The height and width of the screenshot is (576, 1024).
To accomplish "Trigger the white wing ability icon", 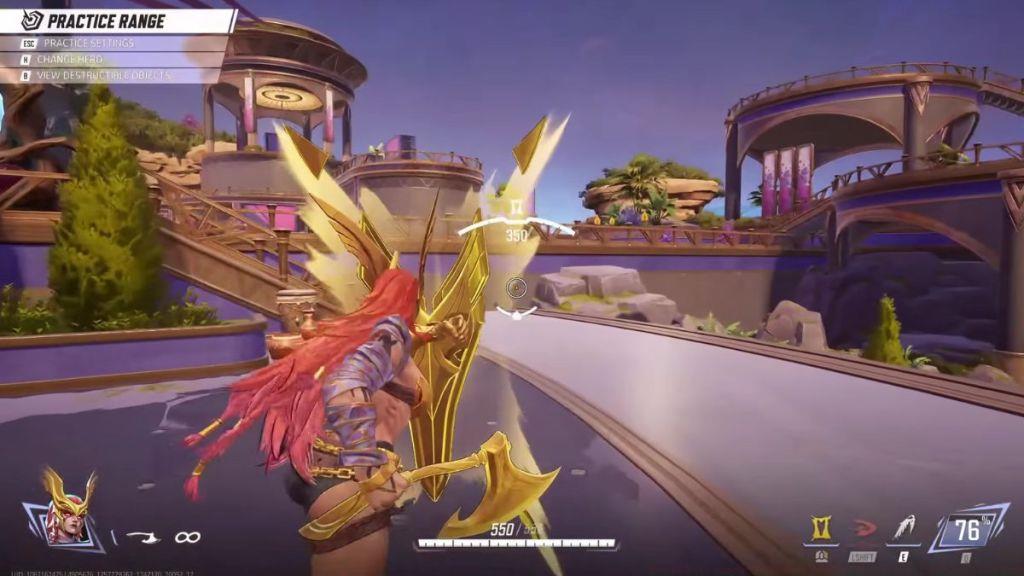I will click(903, 529).
